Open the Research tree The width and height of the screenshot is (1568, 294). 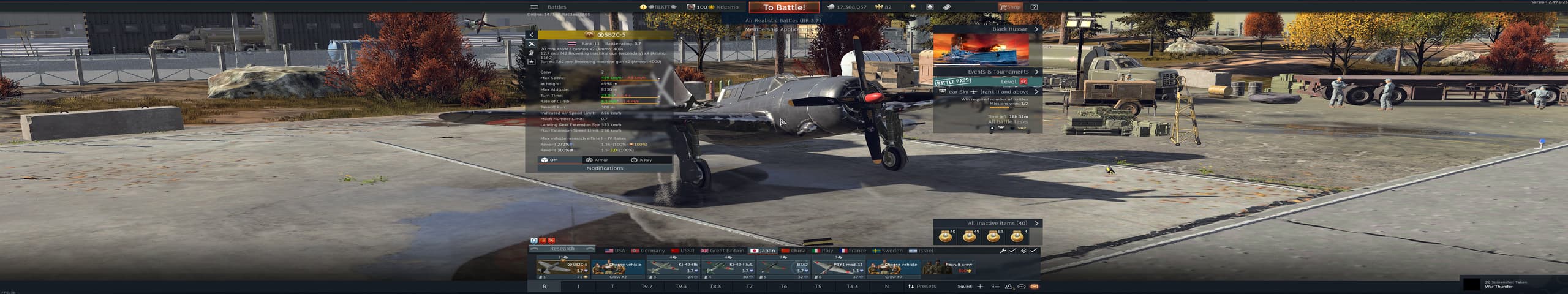click(x=562, y=249)
